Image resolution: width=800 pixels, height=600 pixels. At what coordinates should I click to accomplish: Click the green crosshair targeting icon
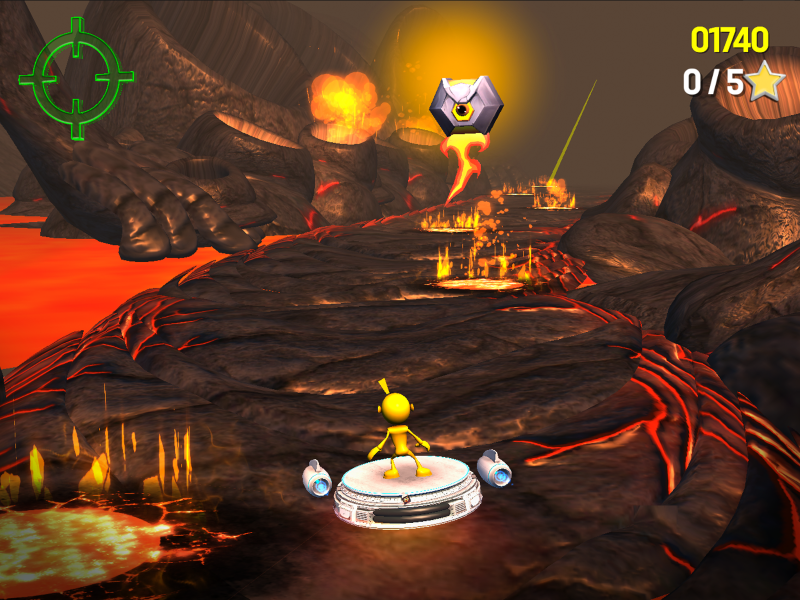pos(76,76)
